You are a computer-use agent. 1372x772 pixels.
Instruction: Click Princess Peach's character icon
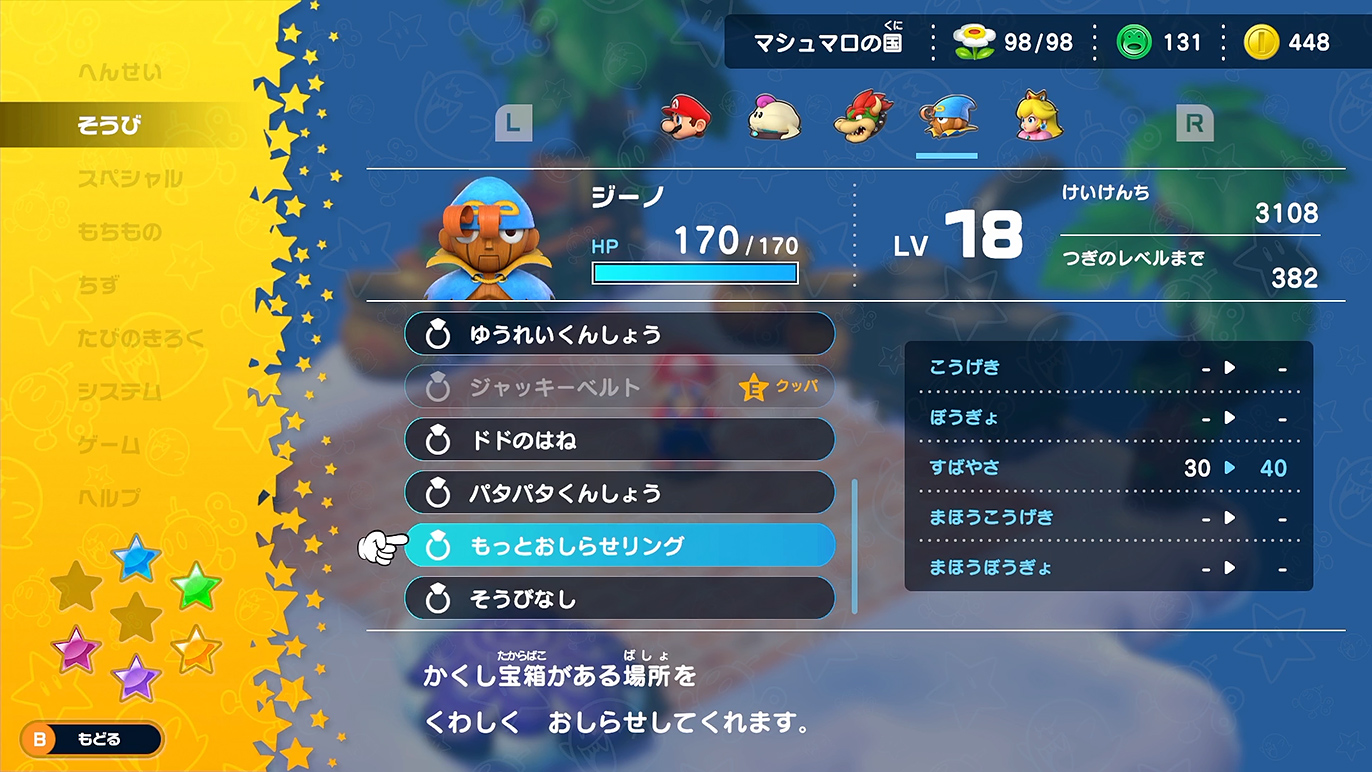click(x=1036, y=118)
